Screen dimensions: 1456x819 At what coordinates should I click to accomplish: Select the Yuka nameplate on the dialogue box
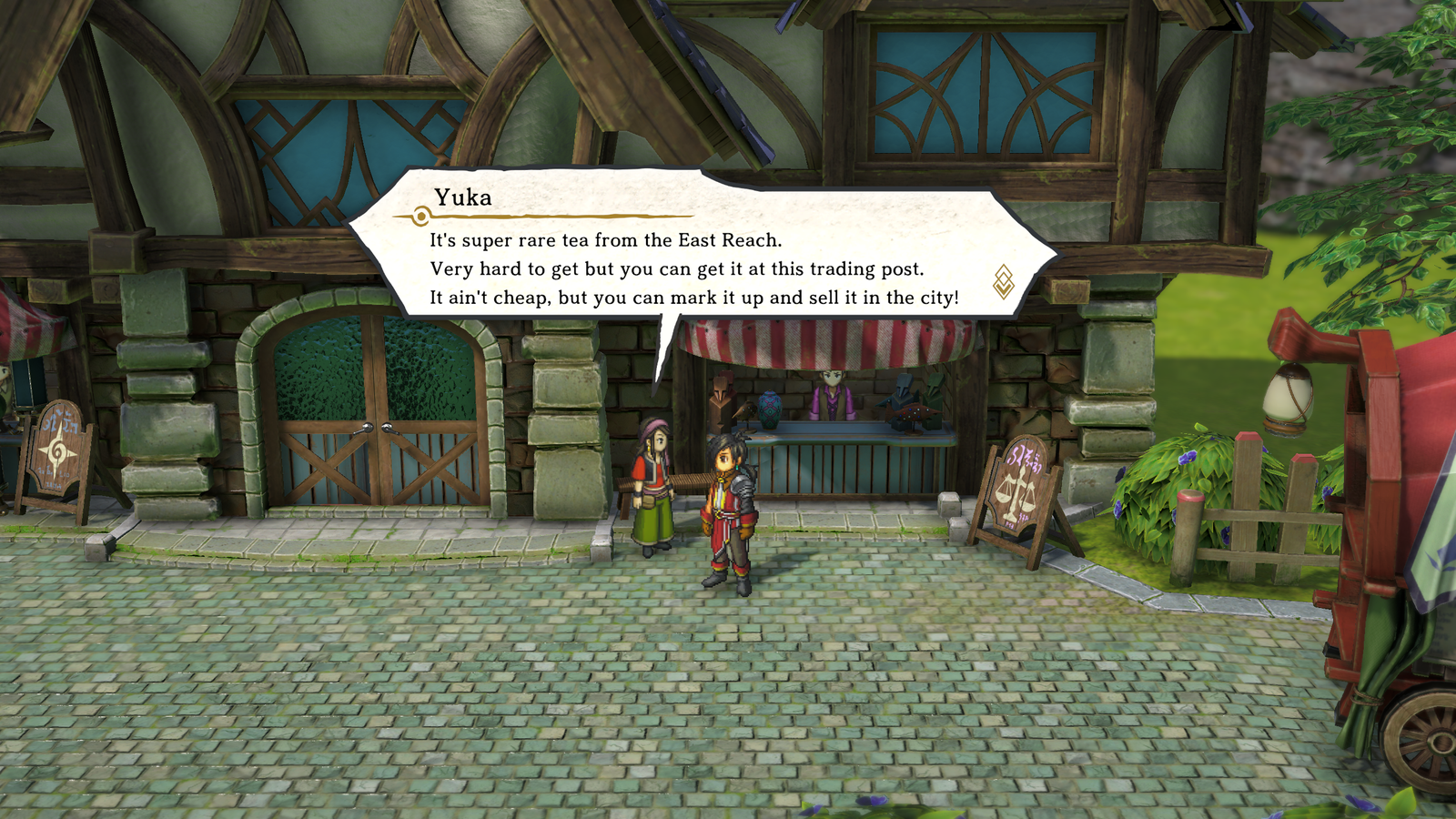(x=466, y=197)
